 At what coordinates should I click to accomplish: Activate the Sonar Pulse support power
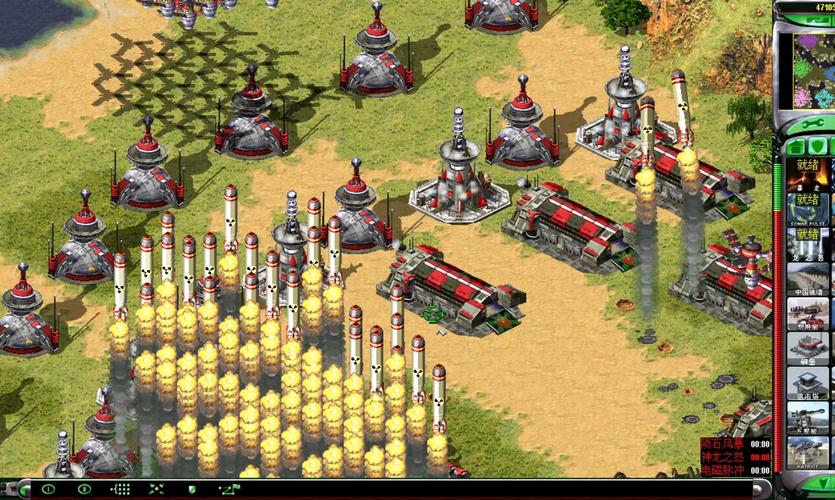point(807,210)
